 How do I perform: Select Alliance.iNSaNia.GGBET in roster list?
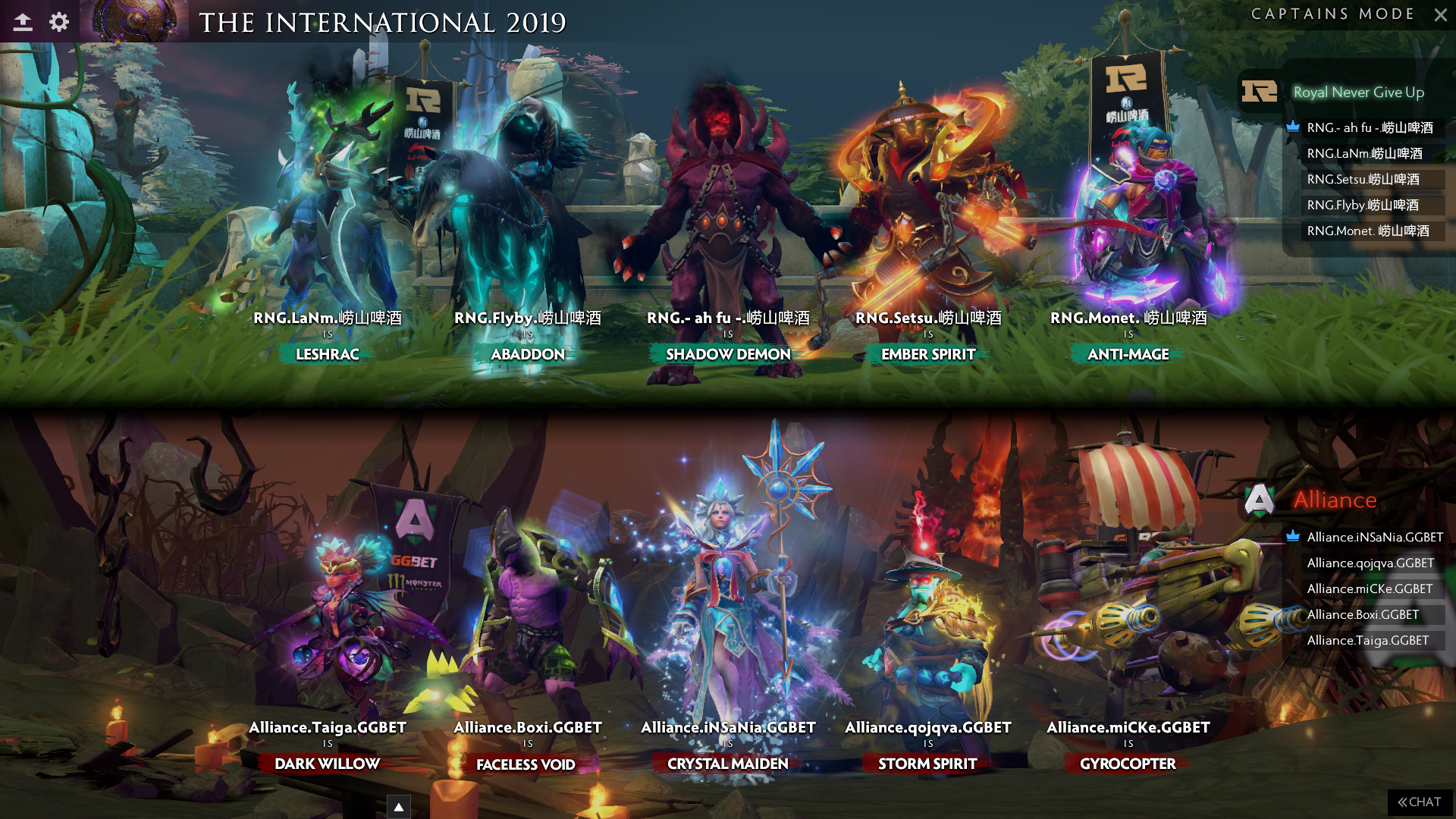(1374, 537)
